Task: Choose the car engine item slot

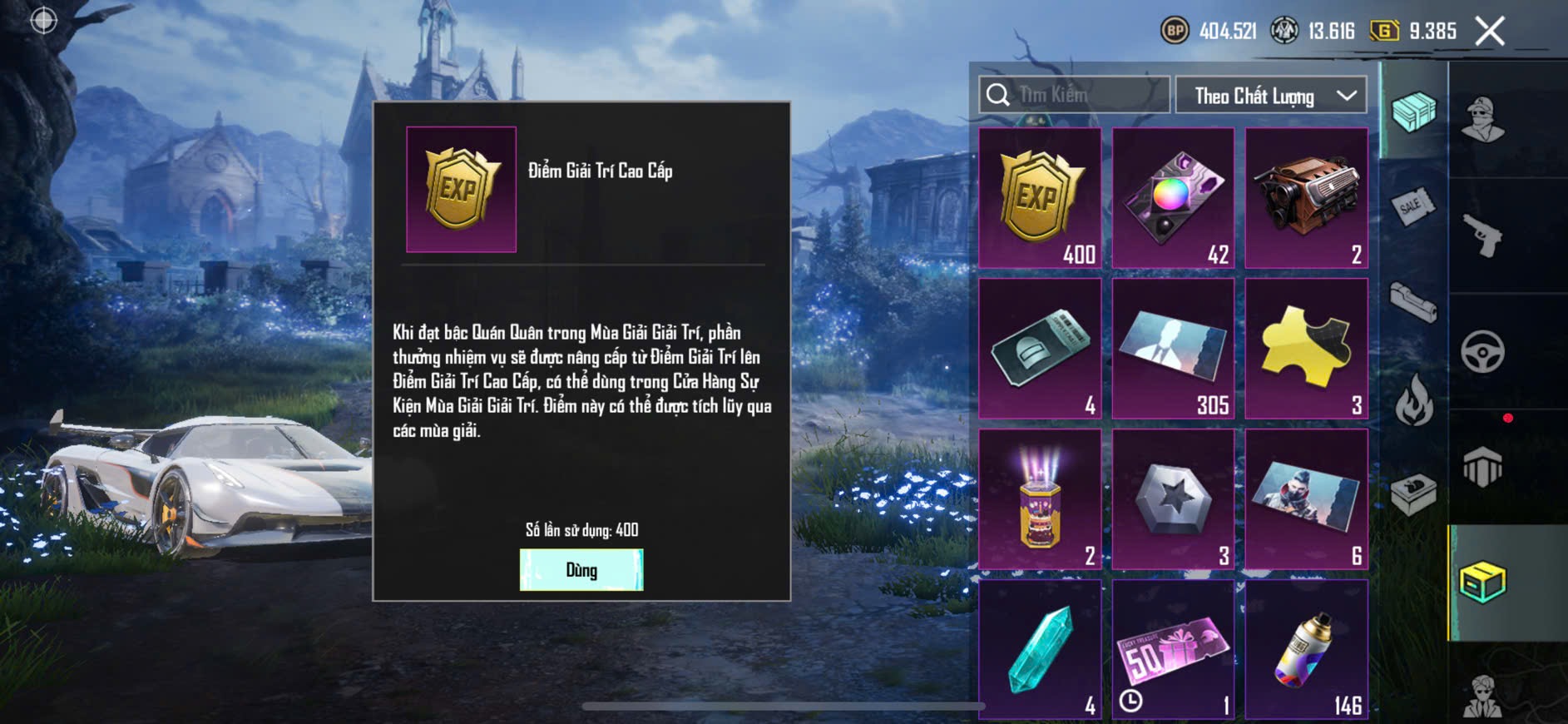Action: point(1306,198)
